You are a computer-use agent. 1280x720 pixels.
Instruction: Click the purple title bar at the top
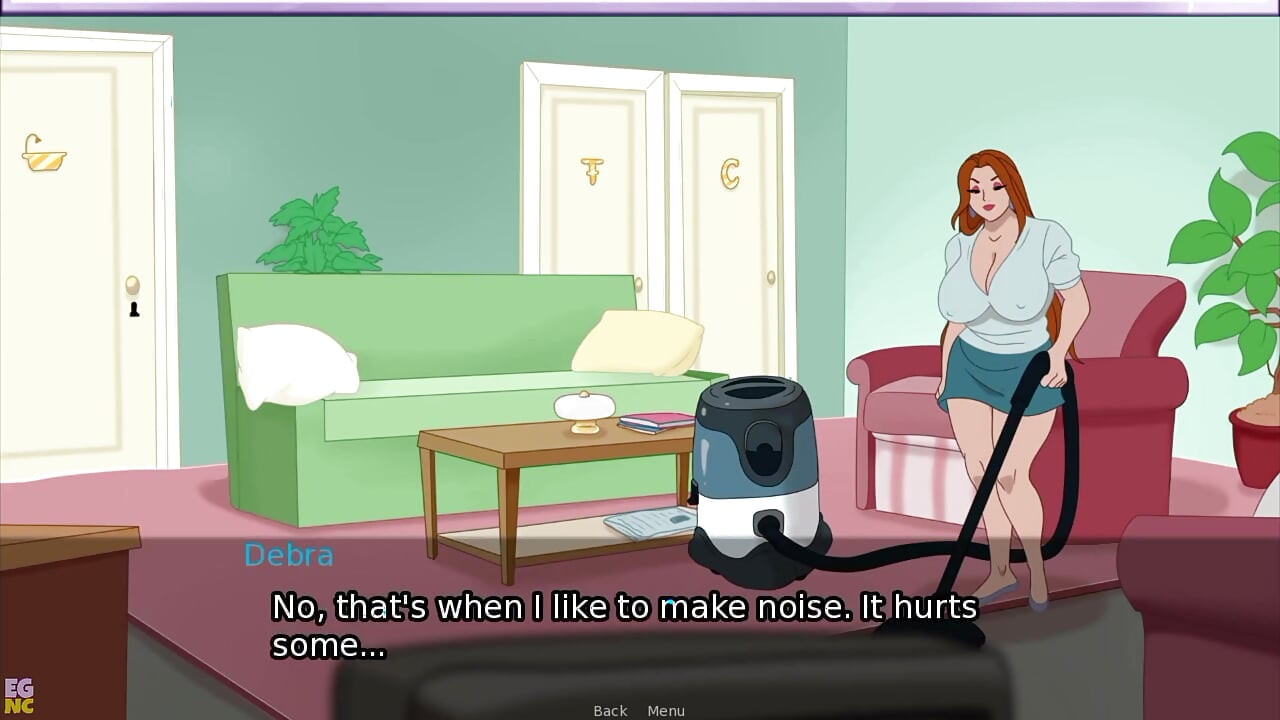pyautogui.click(x=640, y=6)
